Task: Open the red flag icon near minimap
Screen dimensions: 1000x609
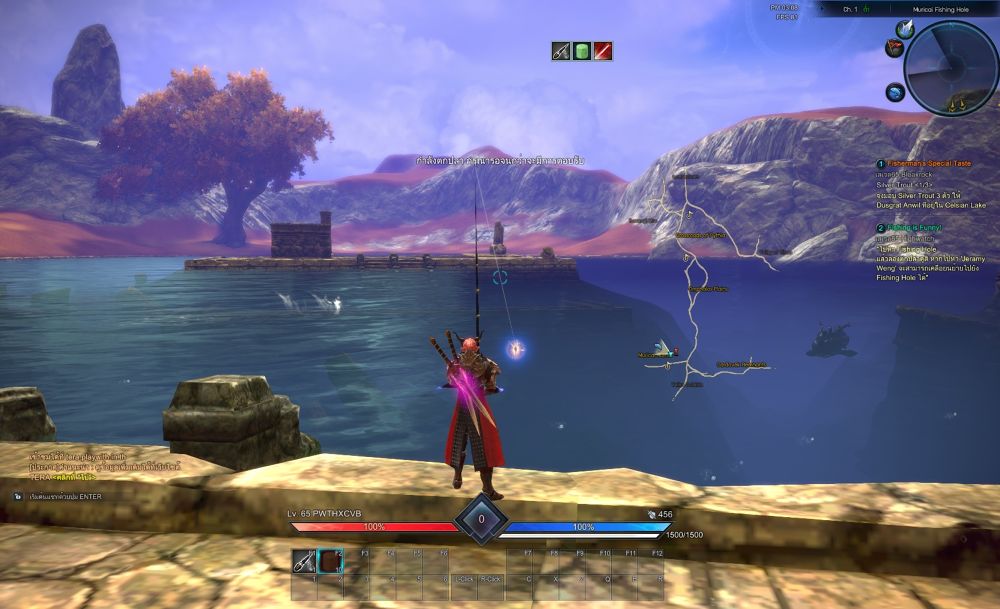Action: (x=892, y=48)
